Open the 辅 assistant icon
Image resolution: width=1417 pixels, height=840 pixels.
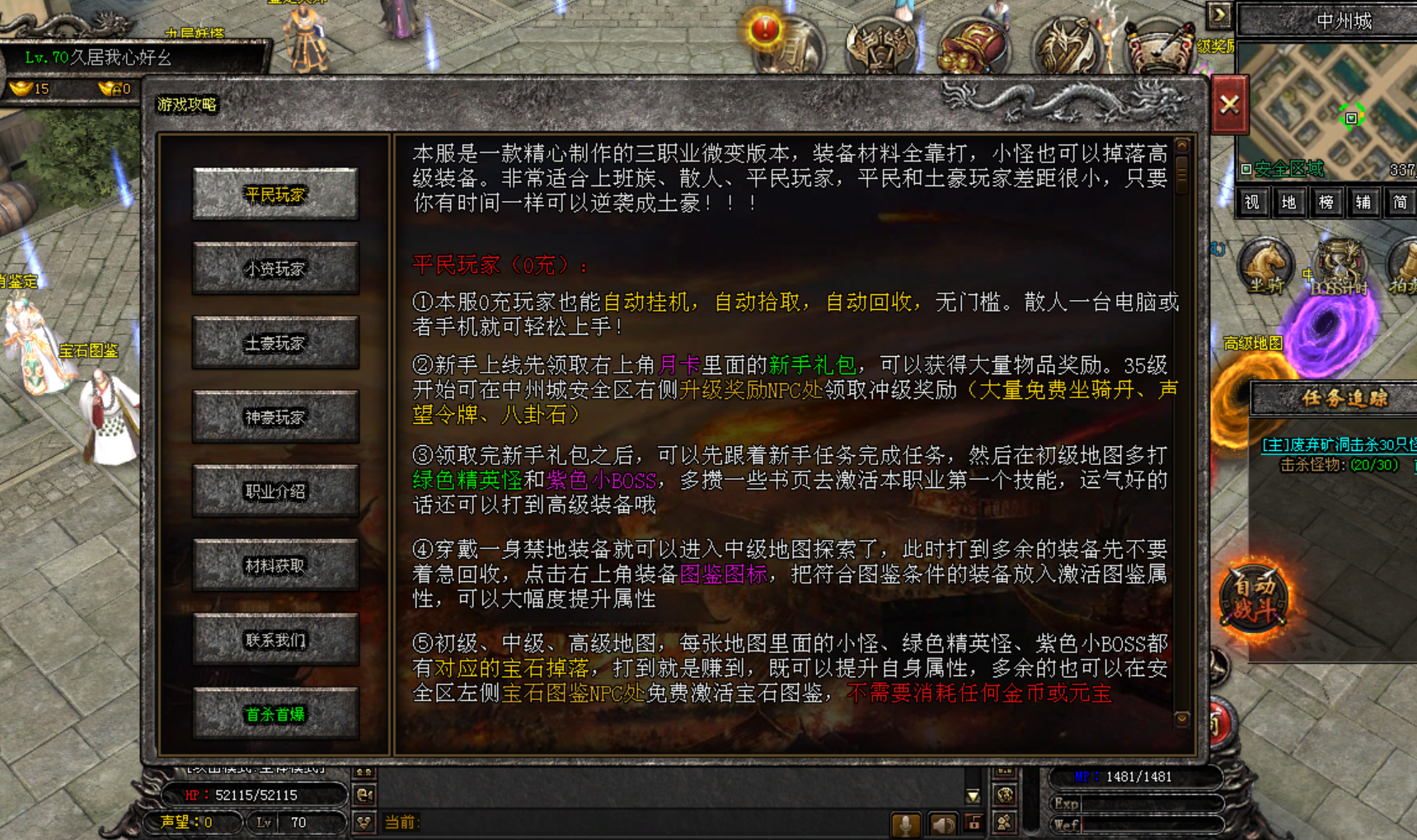pyautogui.click(x=1363, y=202)
